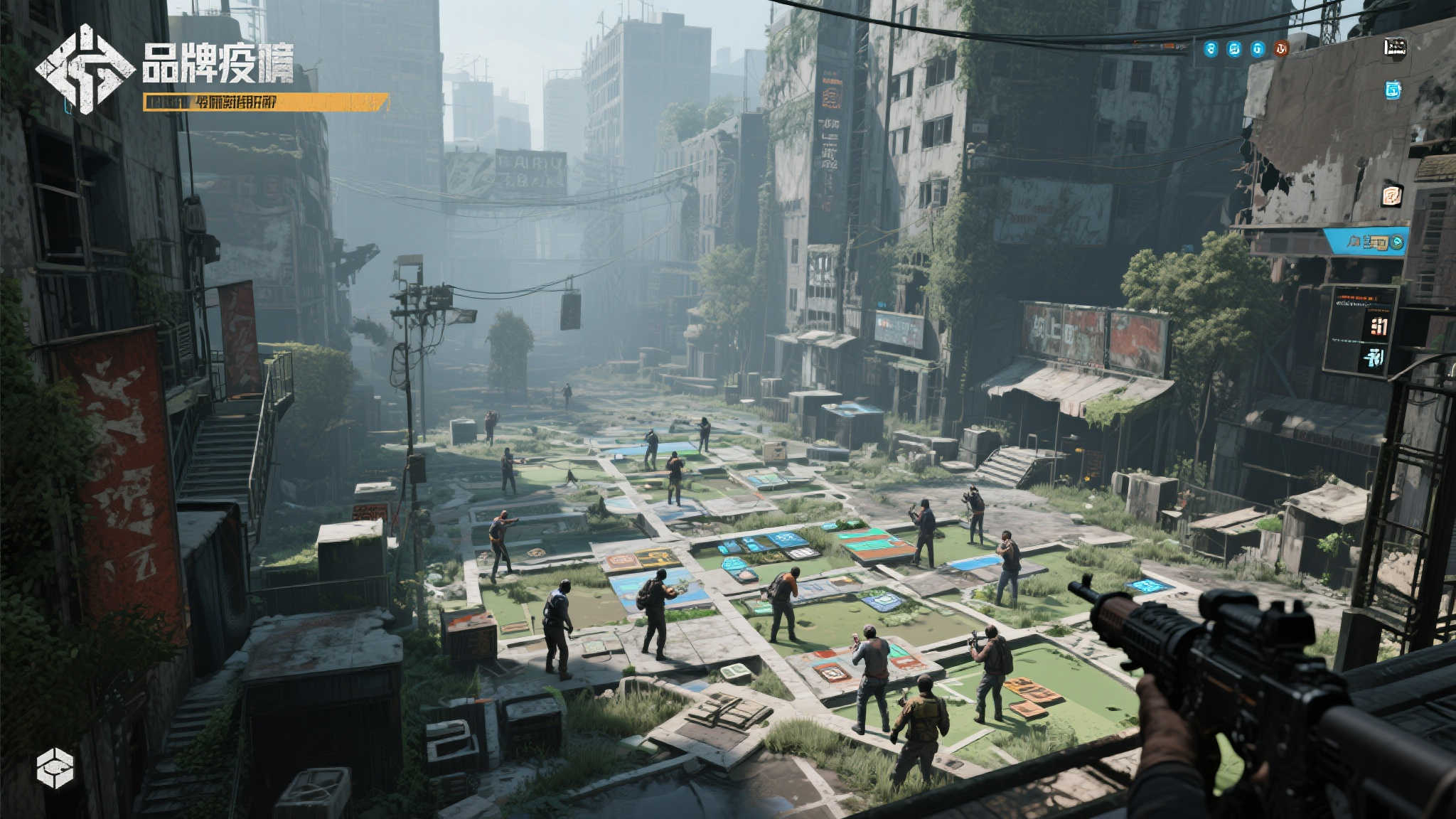
Task: Click the white hexagonal cube icon
Action: (x=55, y=768)
